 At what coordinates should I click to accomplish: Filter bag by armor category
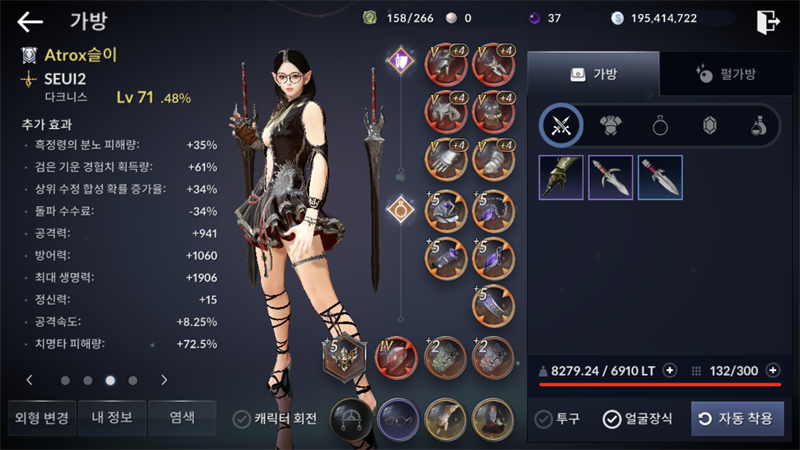(x=610, y=125)
